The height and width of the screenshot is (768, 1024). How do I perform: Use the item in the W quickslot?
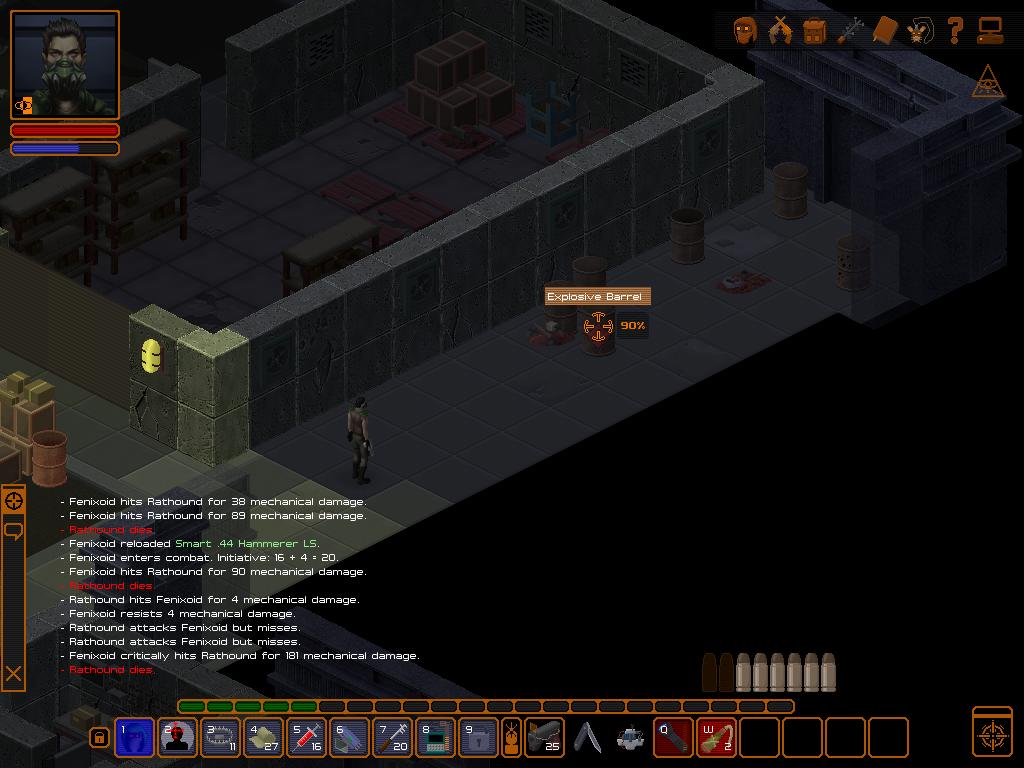click(x=716, y=738)
